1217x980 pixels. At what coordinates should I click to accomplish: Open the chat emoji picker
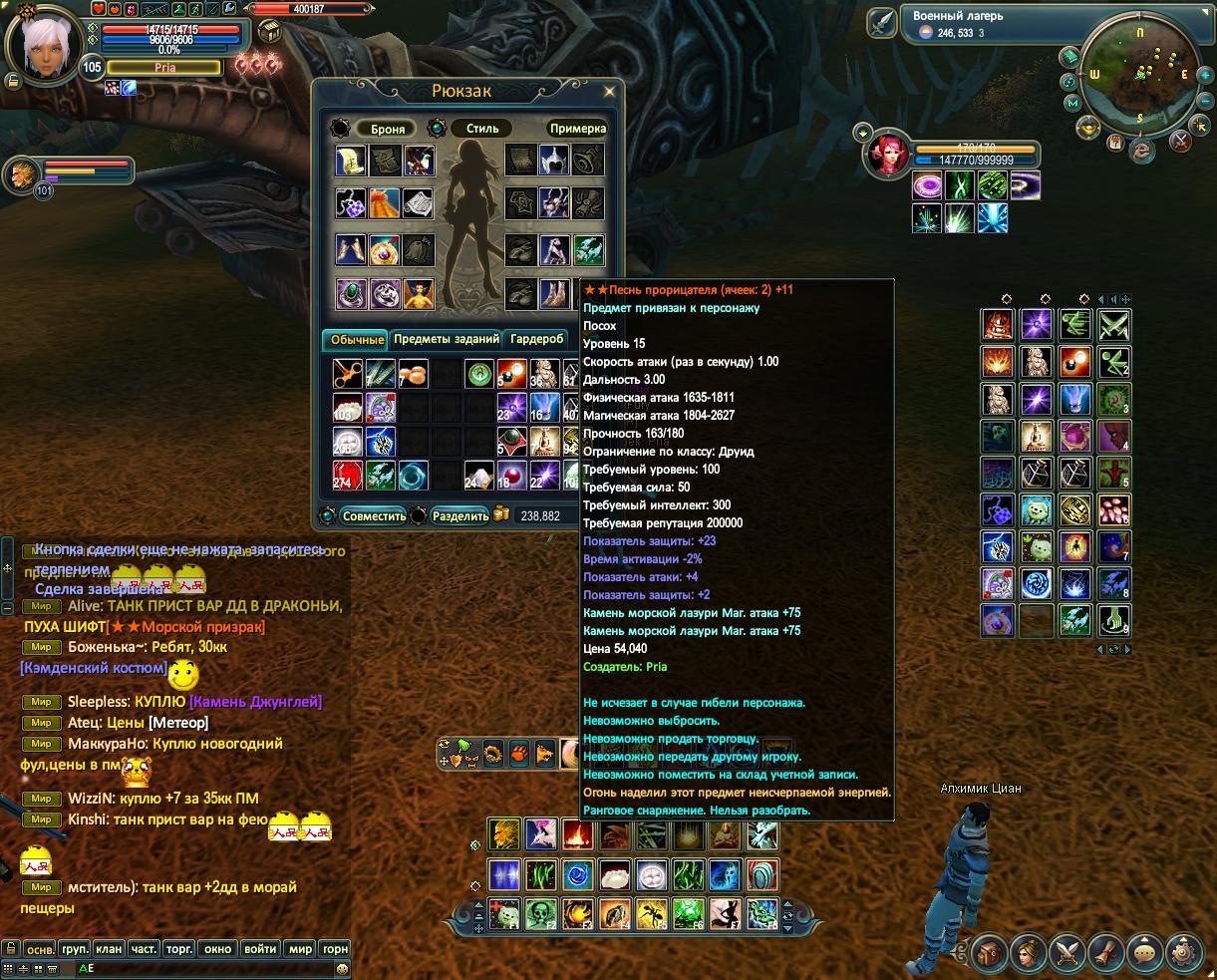(x=342, y=968)
